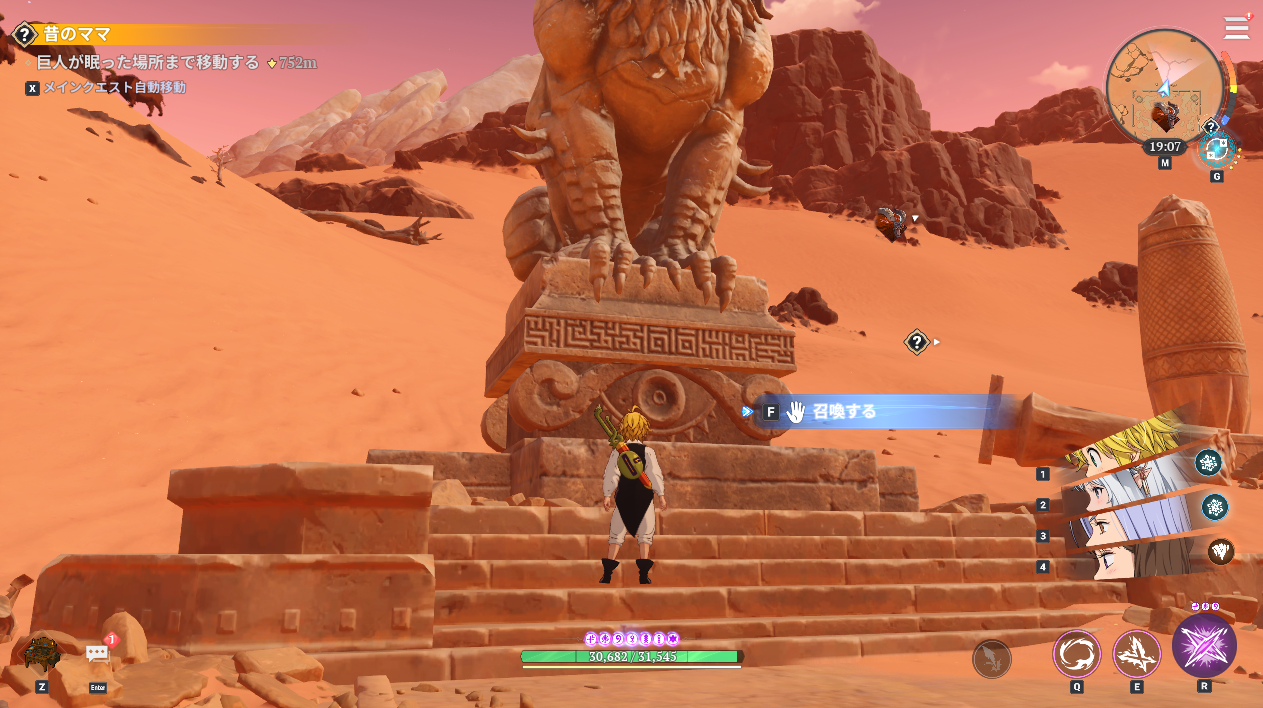This screenshot has width=1263, height=708.
Task: Open the chat speech bubble icon
Action: (x=97, y=654)
